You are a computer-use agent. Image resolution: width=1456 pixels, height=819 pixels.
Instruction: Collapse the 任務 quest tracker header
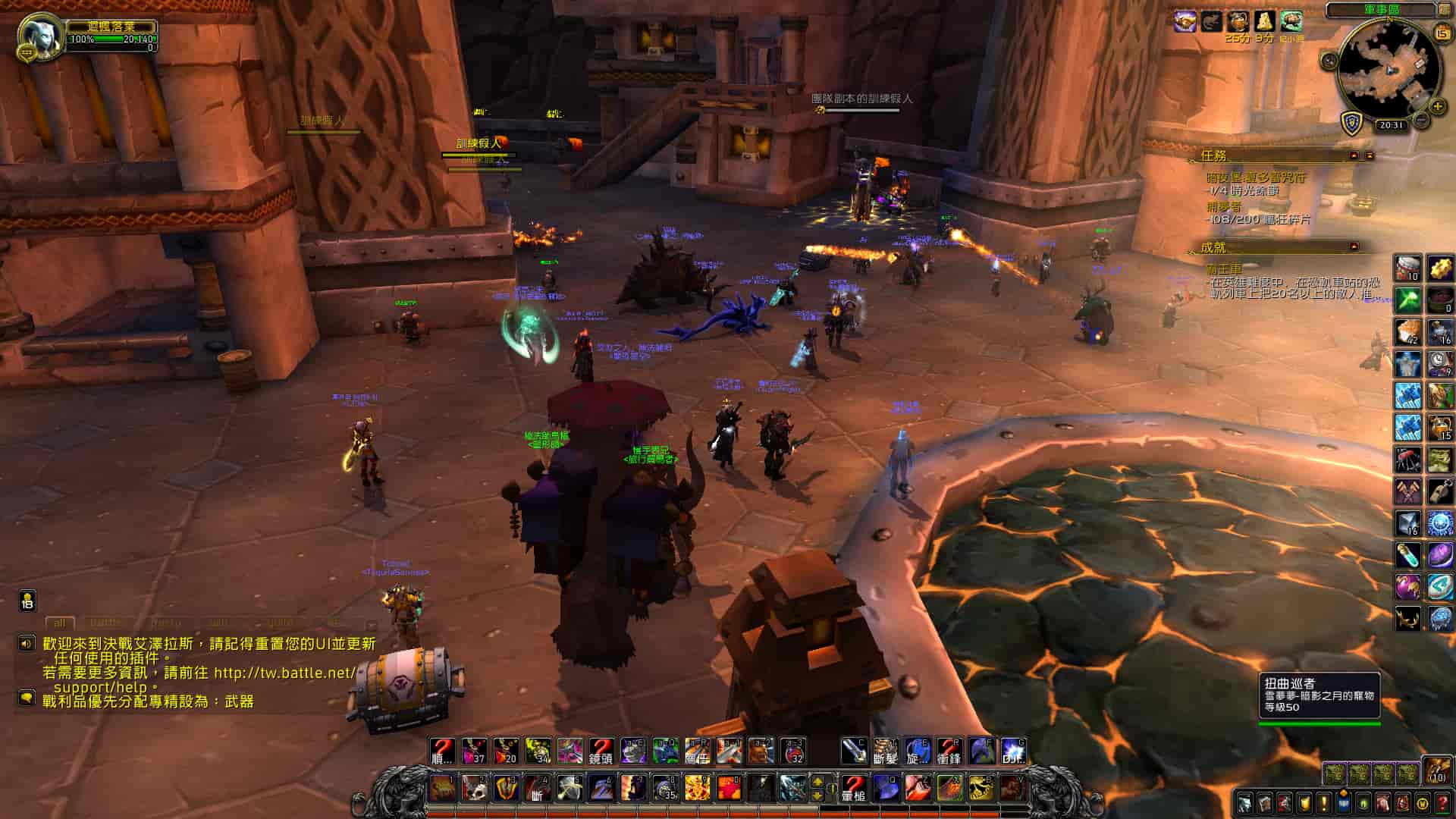point(1354,155)
